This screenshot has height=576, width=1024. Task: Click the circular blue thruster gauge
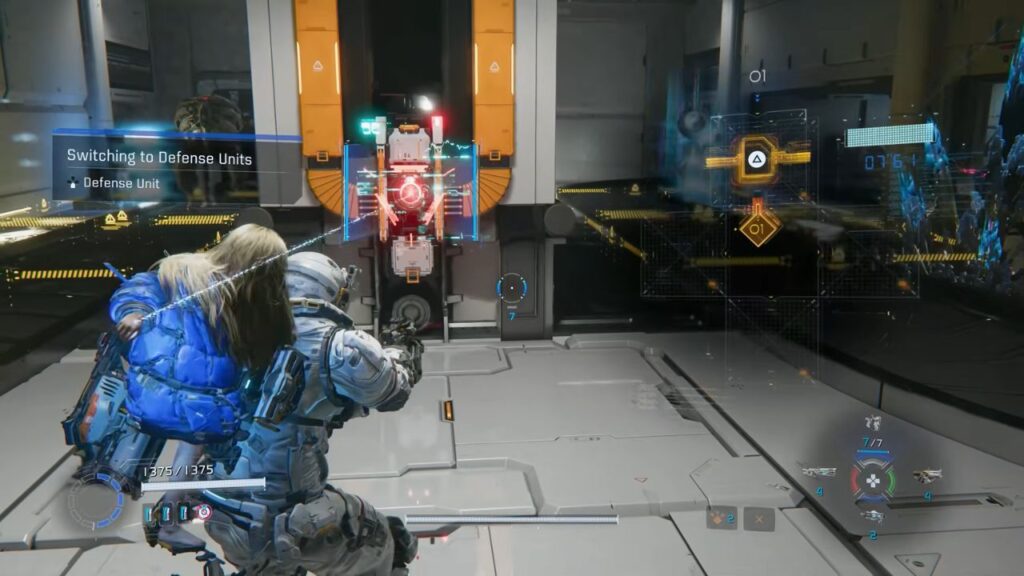coord(96,498)
